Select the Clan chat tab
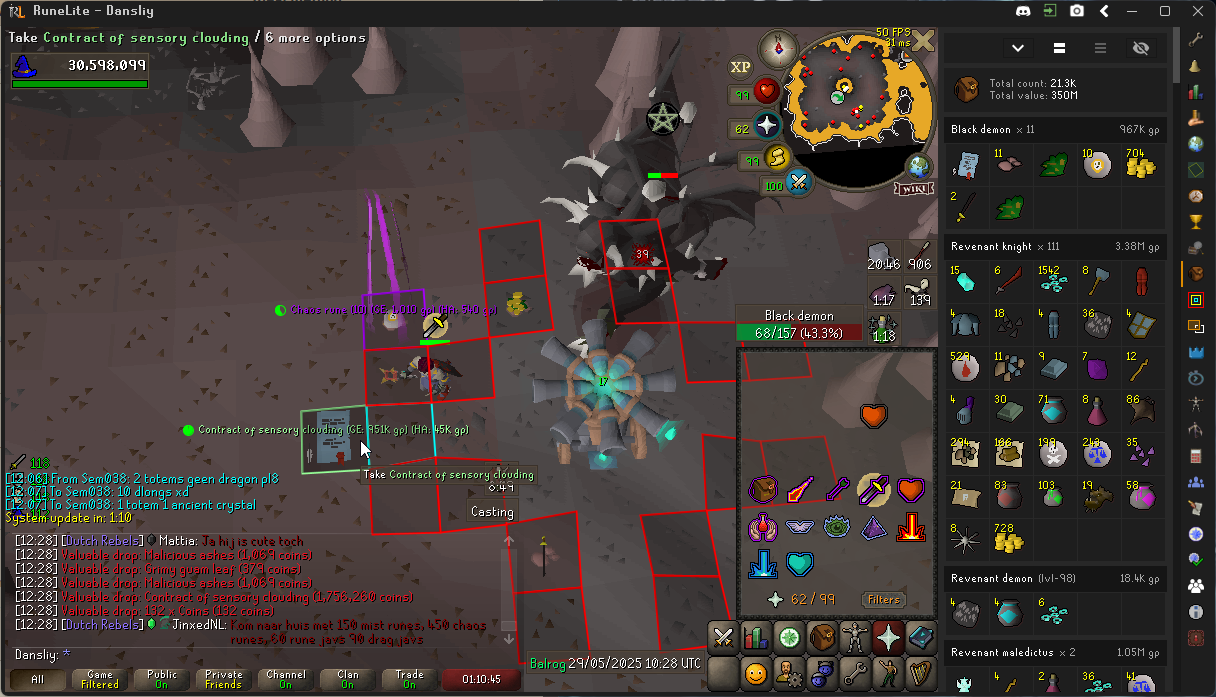The image size is (1216, 697). (x=347, y=680)
